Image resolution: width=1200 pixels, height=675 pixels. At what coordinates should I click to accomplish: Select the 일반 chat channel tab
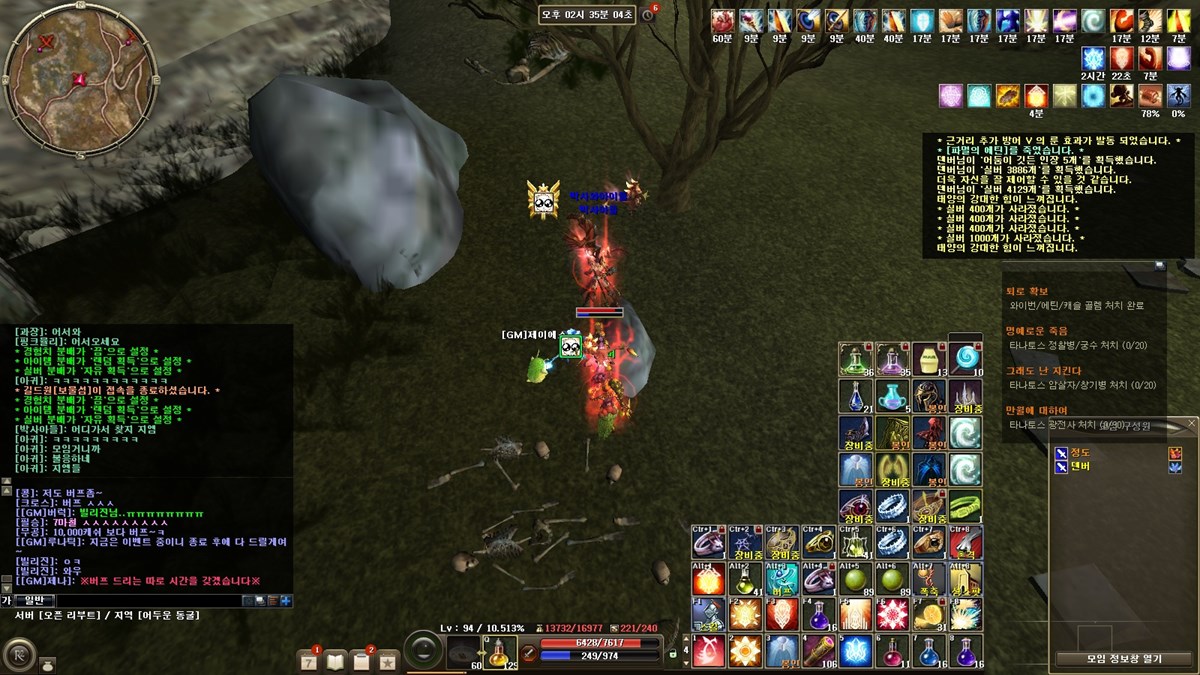click(33, 600)
